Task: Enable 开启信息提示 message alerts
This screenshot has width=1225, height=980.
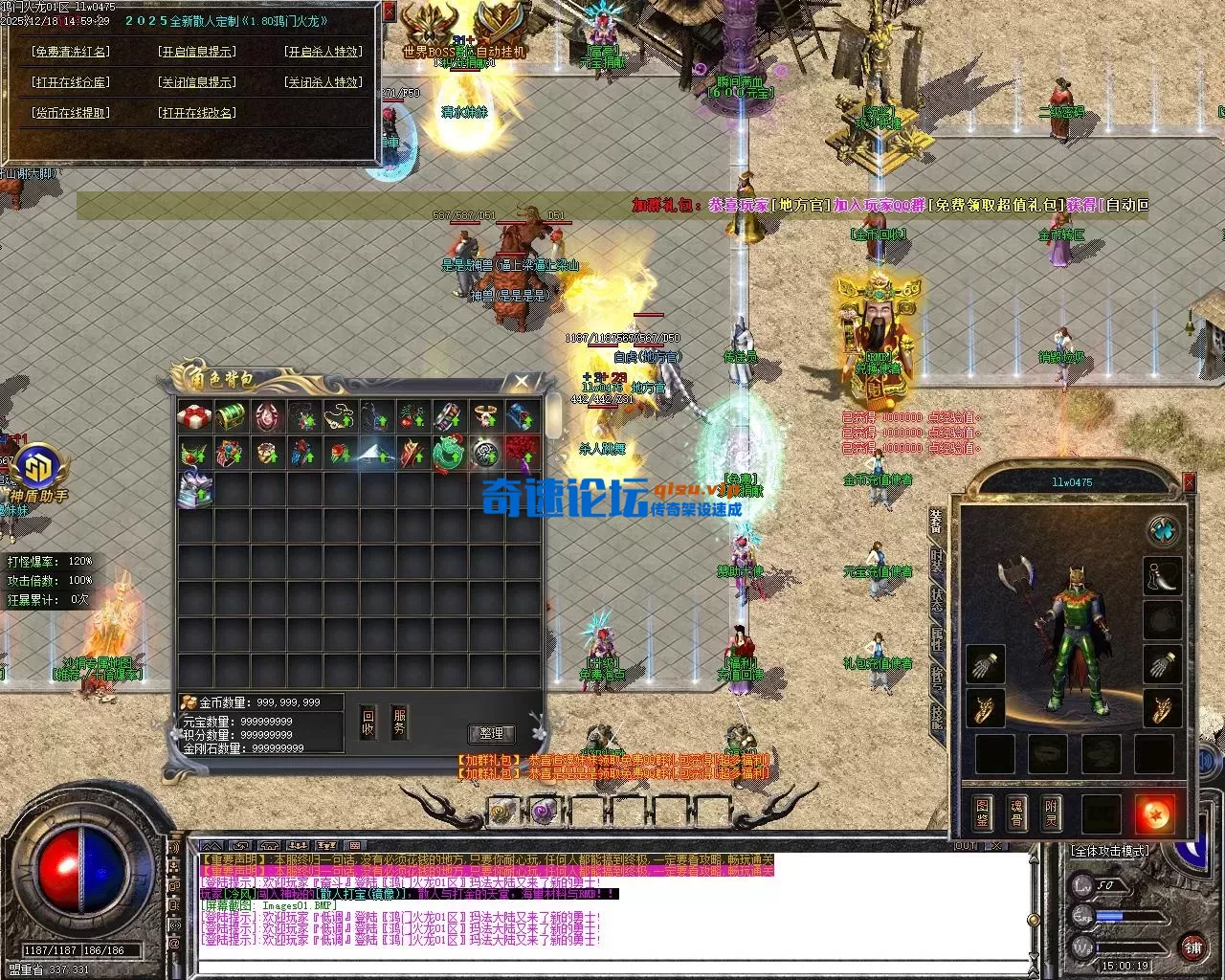Action: (x=199, y=52)
